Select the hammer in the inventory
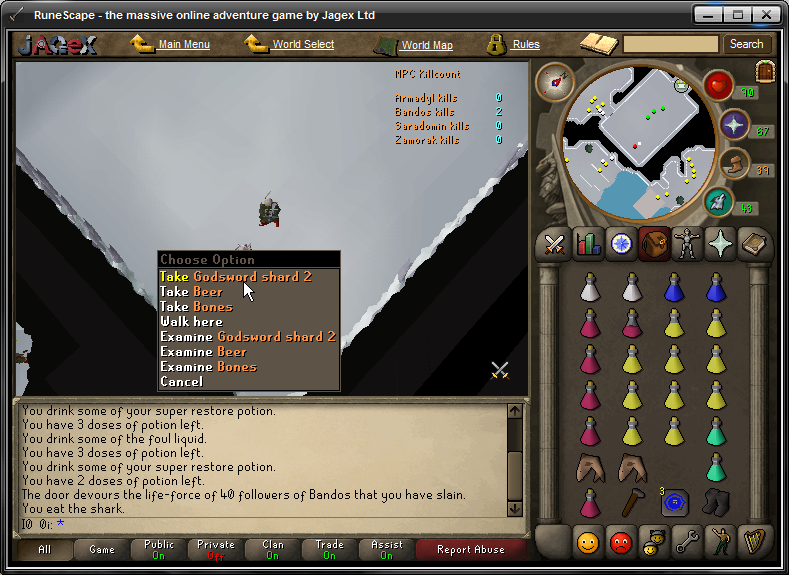The height and width of the screenshot is (575, 789). (x=630, y=501)
